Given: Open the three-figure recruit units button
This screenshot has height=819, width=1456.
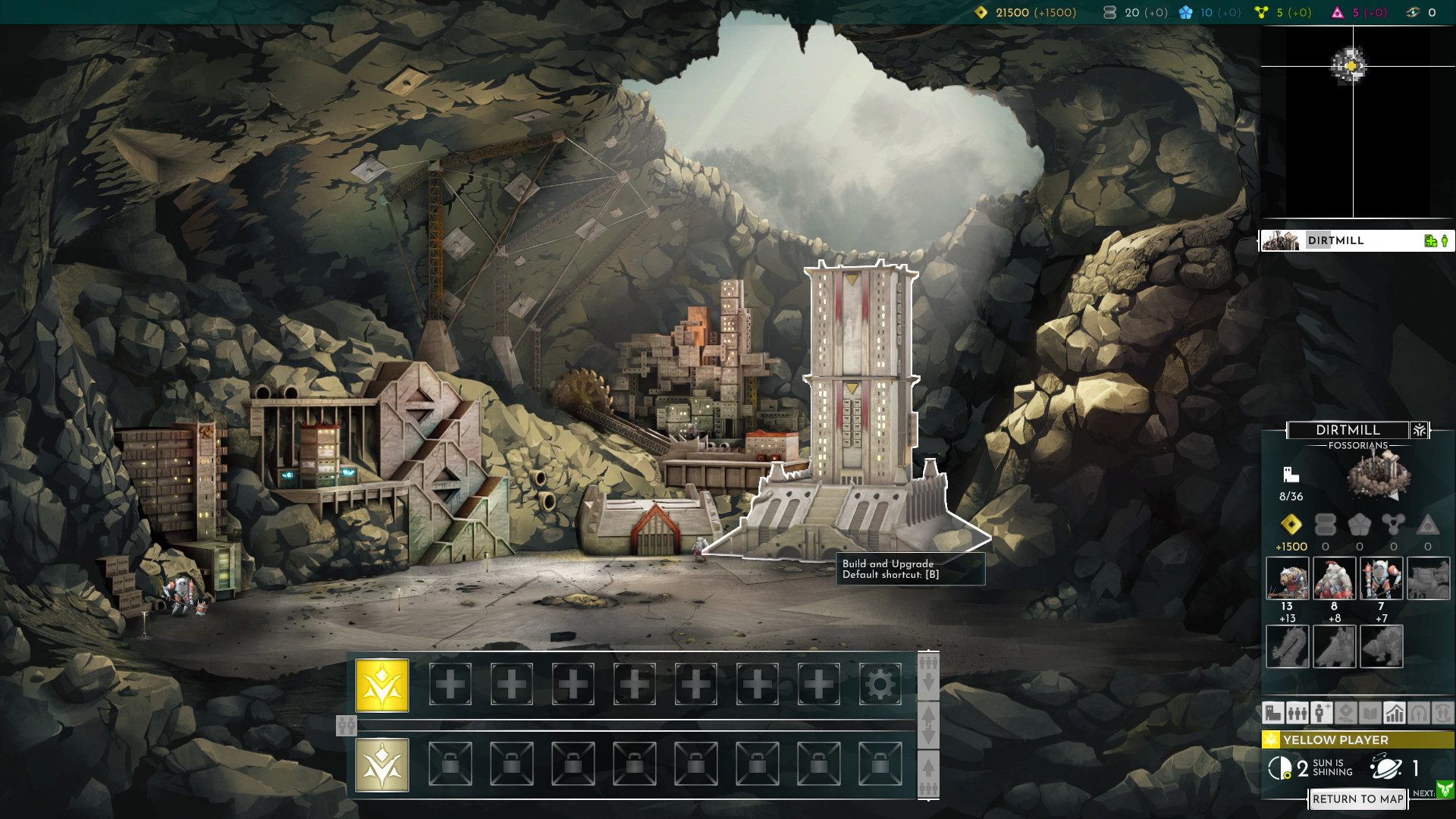Looking at the screenshot, I should coord(1297,713).
